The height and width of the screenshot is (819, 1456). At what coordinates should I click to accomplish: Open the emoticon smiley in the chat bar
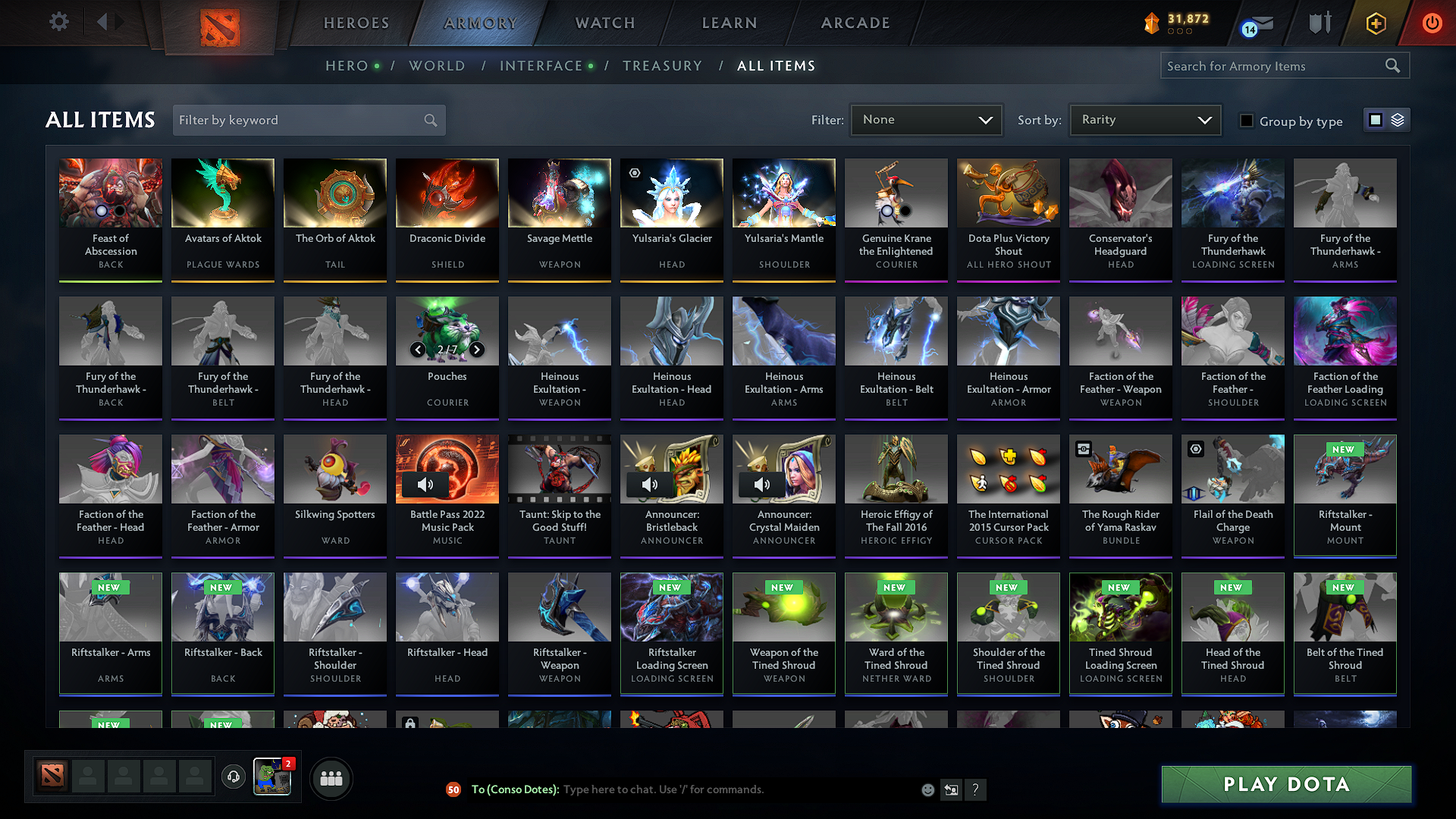point(927,789)
